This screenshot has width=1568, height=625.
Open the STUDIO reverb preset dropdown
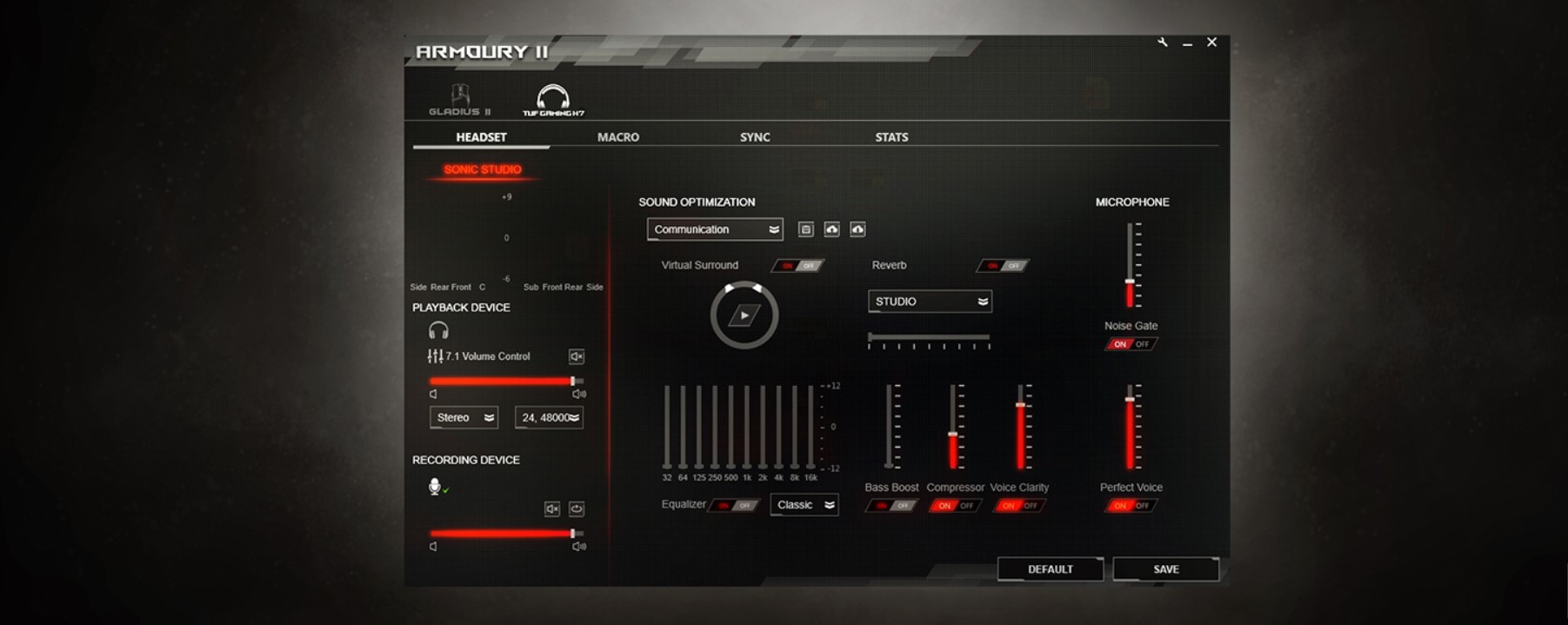[930, 302]
